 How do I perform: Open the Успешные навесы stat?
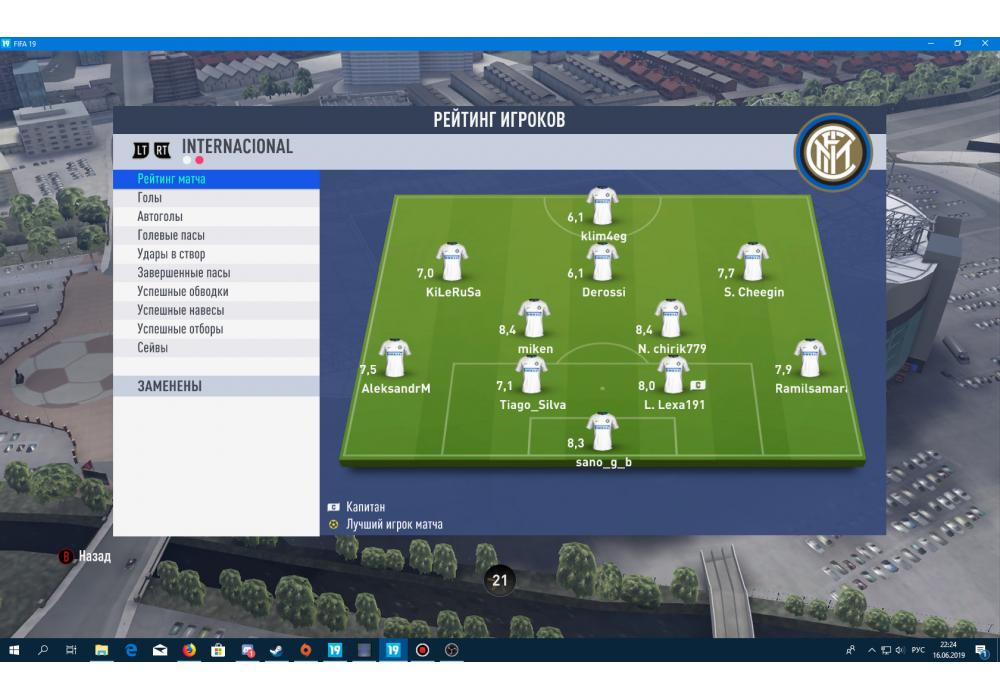[216, 311]
